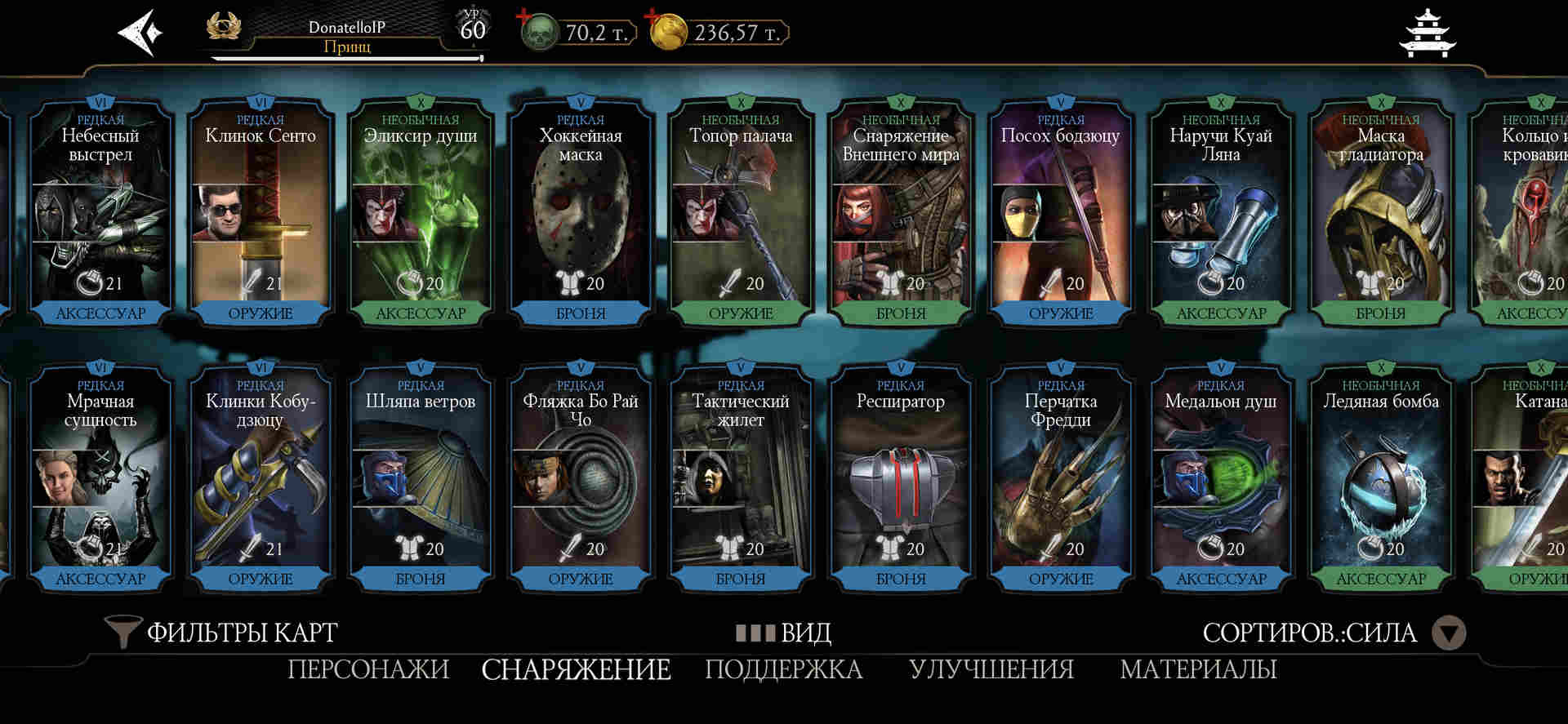
Task: Pick the Топор палача card
Action: tap(741, 212)
